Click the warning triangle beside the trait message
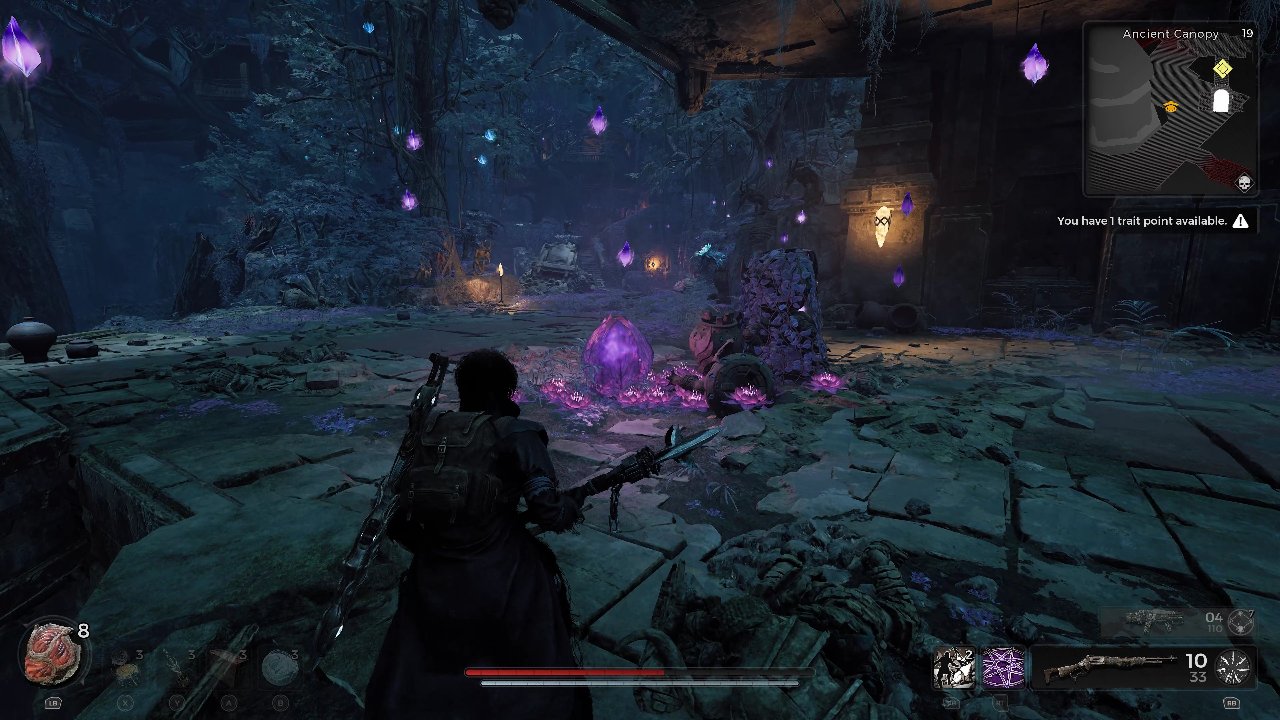This screenshot has width=1280, height=720. tap(1240, 221)
